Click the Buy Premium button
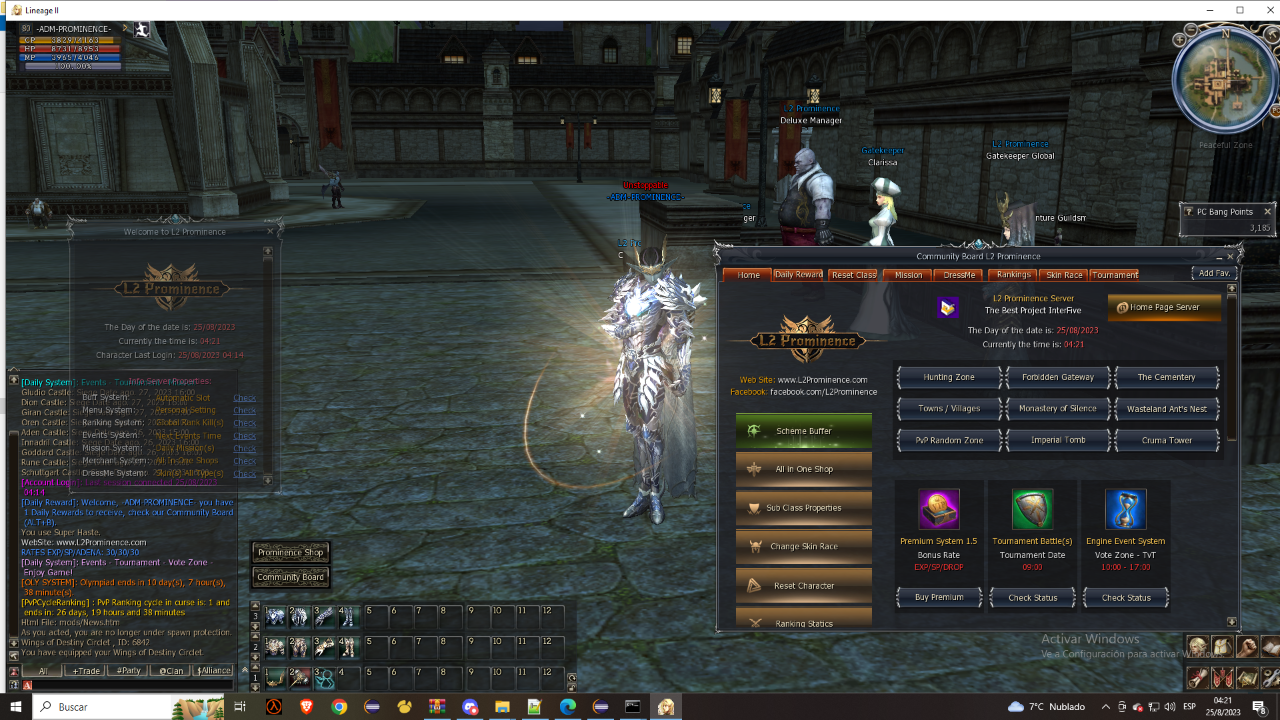Viewport: 1280px width, 720px height. [939, 598]
